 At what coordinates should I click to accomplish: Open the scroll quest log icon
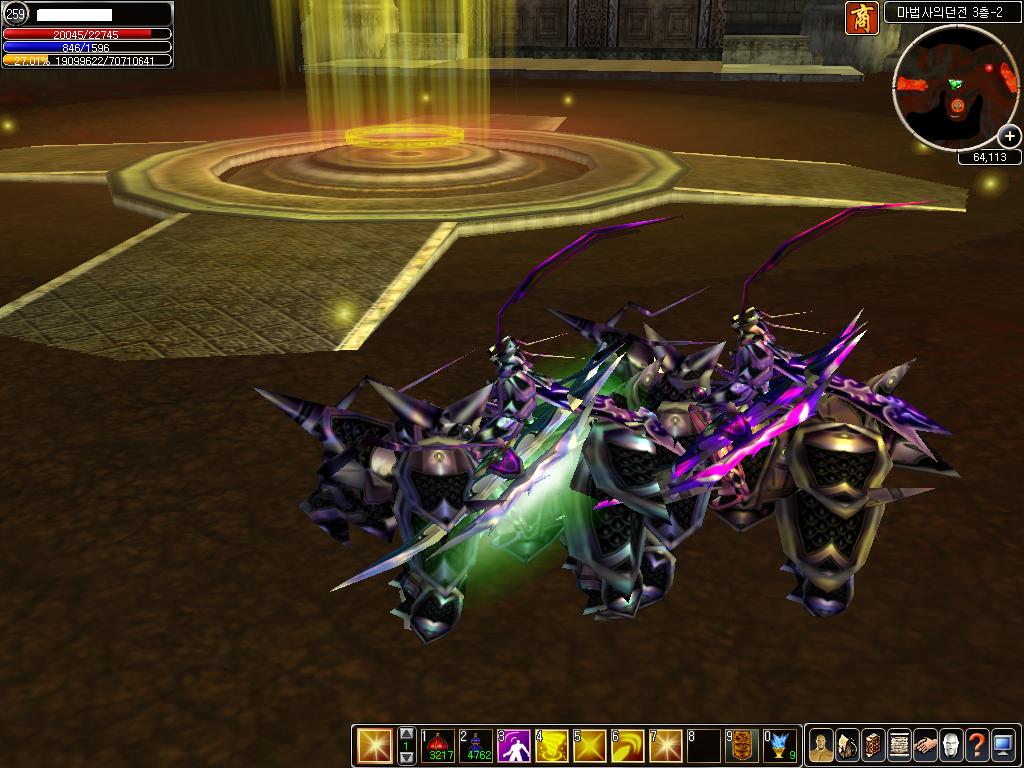click(x=899, y=746)
